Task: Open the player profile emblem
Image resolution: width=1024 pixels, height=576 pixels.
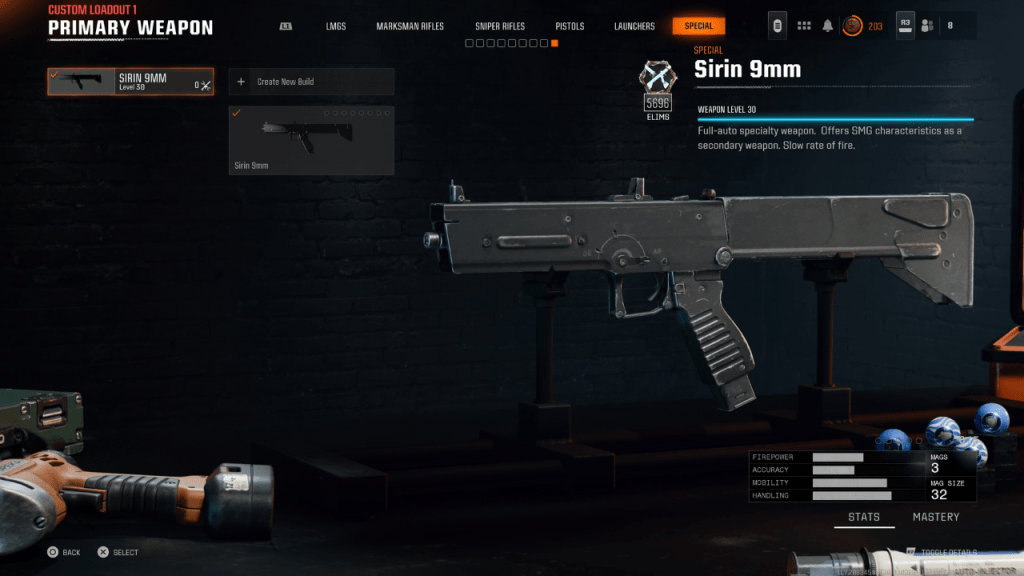Action: [x=852, y=26]
